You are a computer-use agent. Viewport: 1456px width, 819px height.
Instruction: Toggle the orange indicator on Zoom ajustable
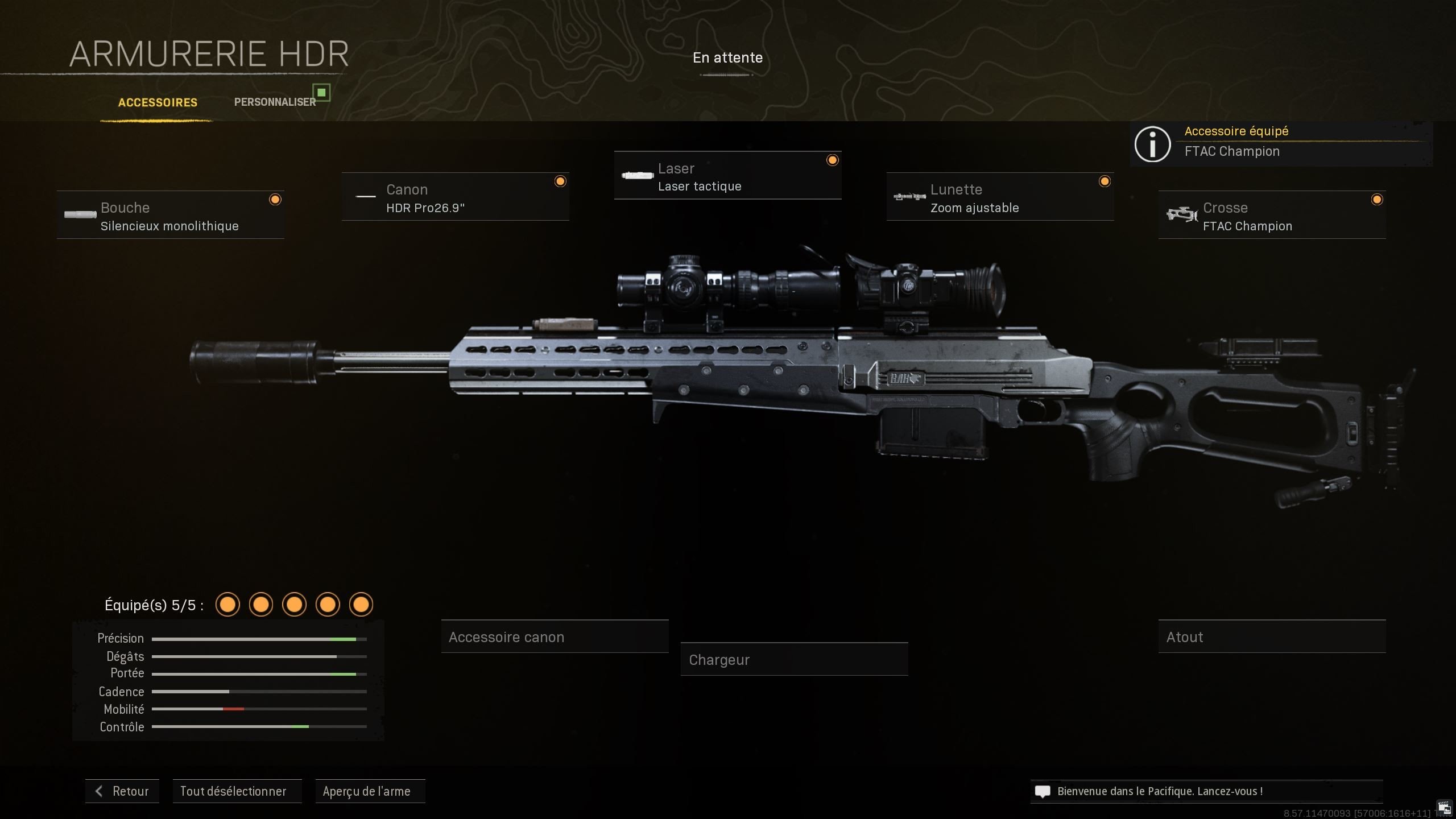[1105, 181]
